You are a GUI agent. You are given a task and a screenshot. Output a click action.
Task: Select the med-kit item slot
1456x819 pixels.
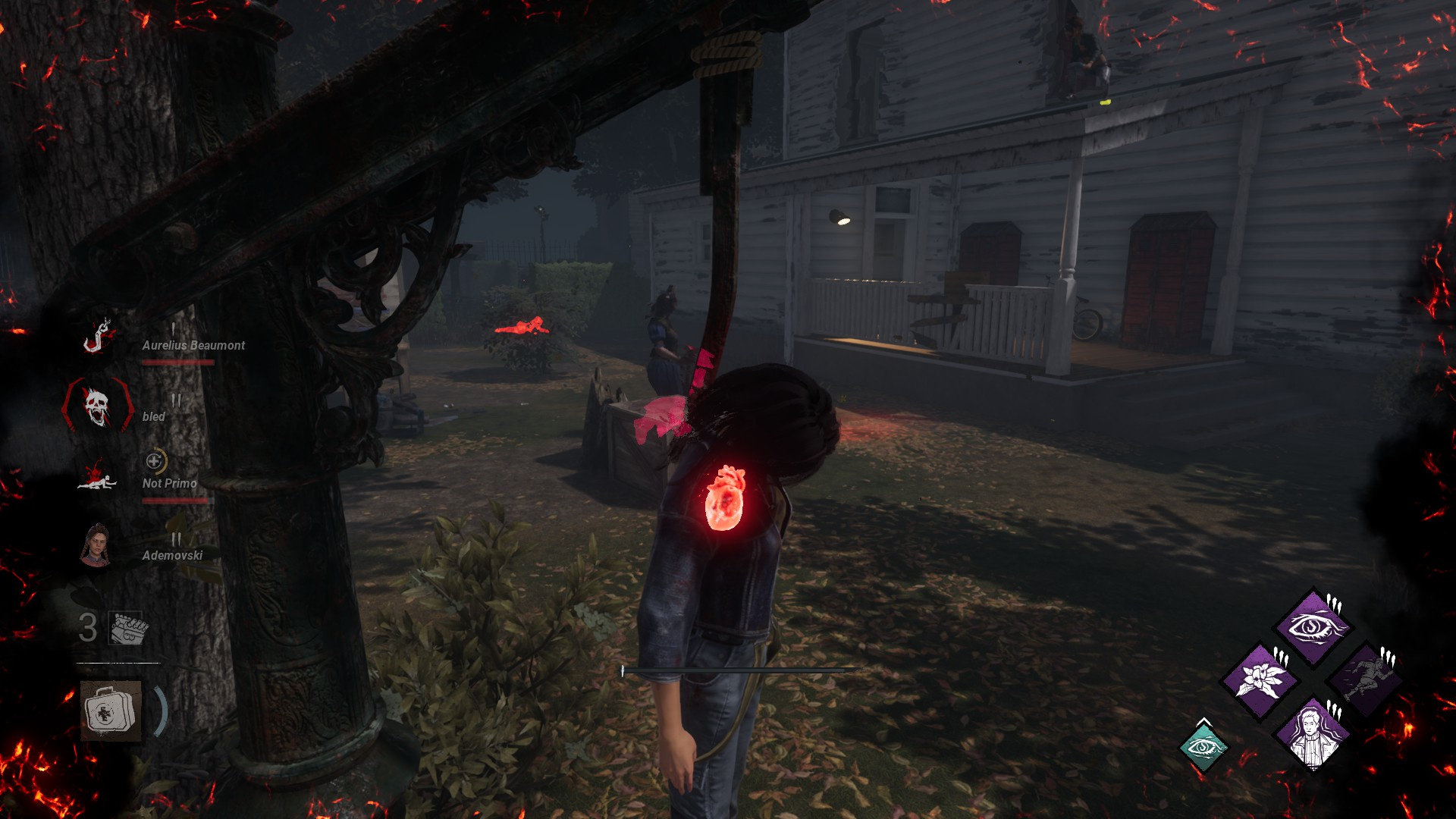(111, 711)
